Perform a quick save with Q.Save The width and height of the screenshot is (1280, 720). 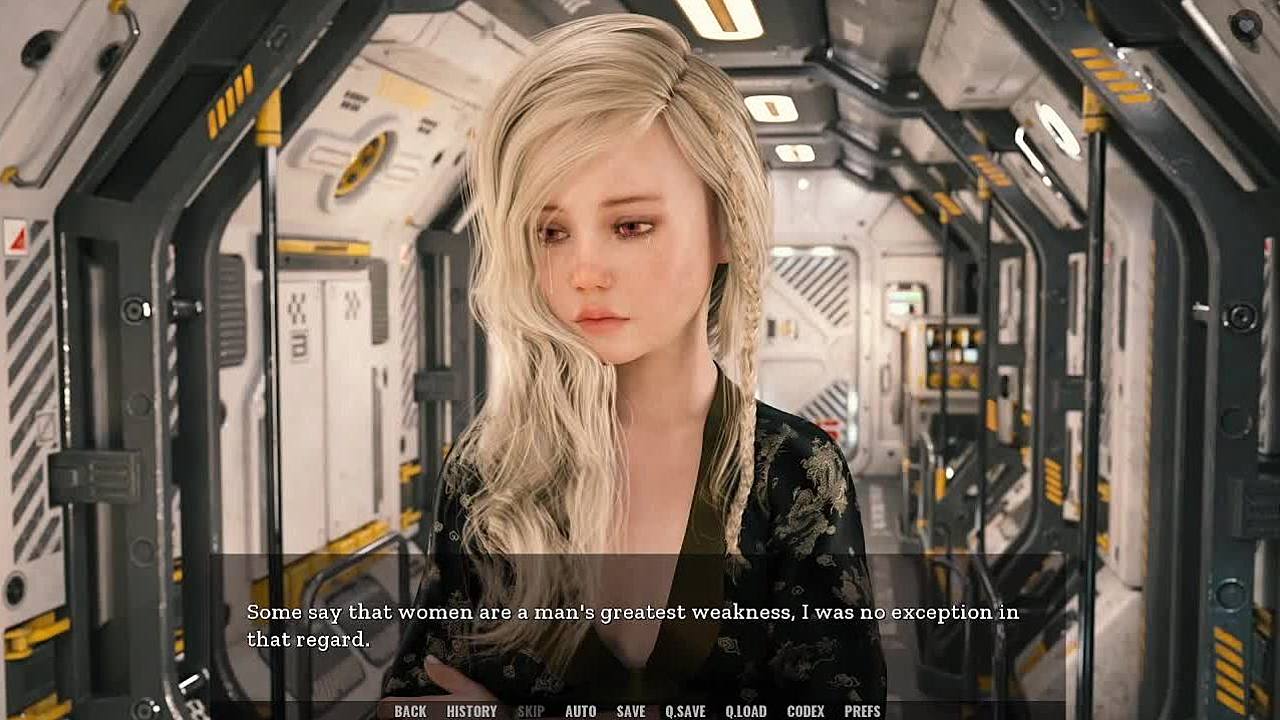point(685,711)
